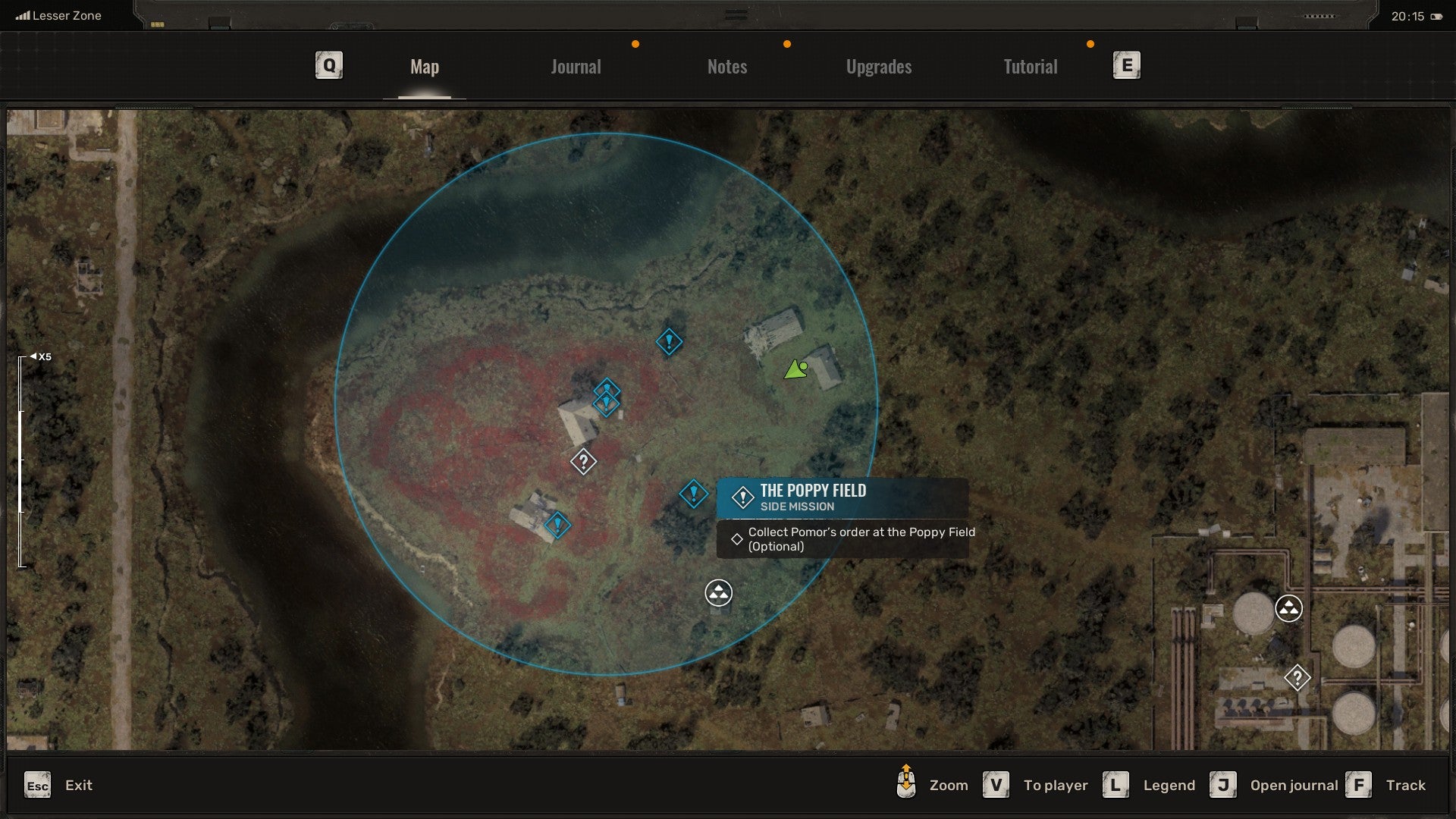Click the exclamation marker at the top of the circle

pyautogui.click(x=668, y=341)
